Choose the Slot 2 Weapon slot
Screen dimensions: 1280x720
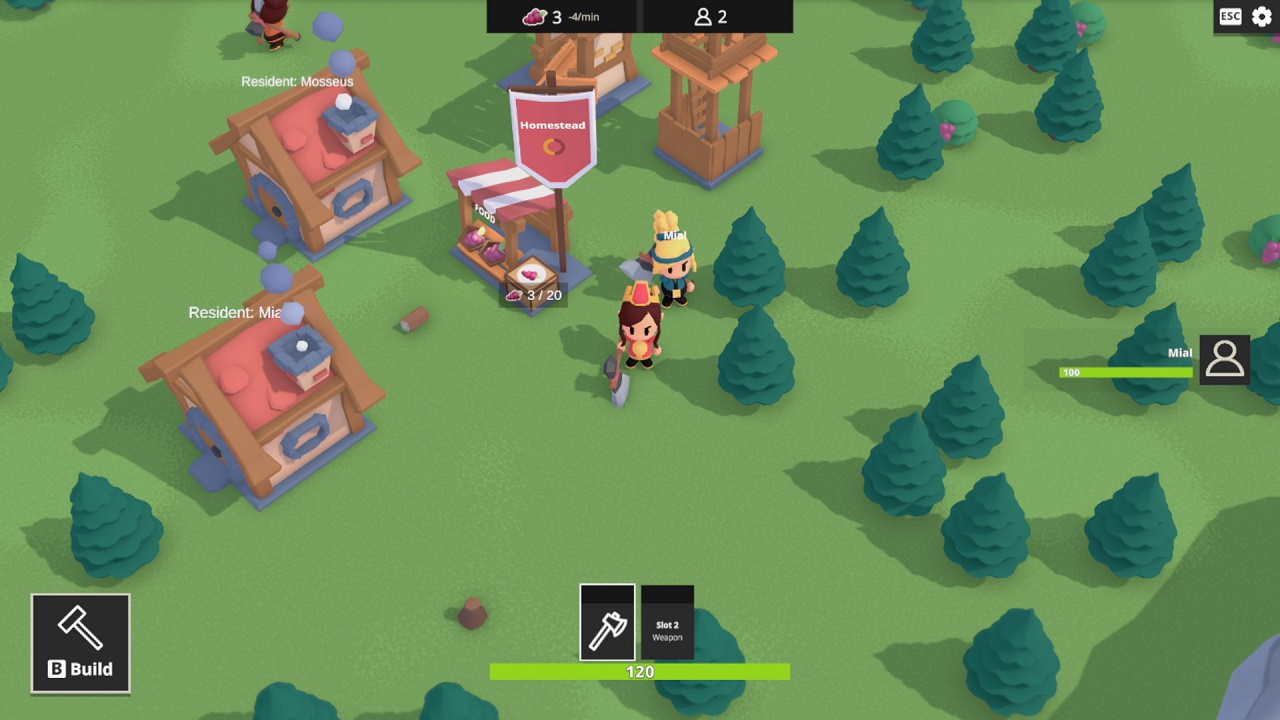point(667,623)
